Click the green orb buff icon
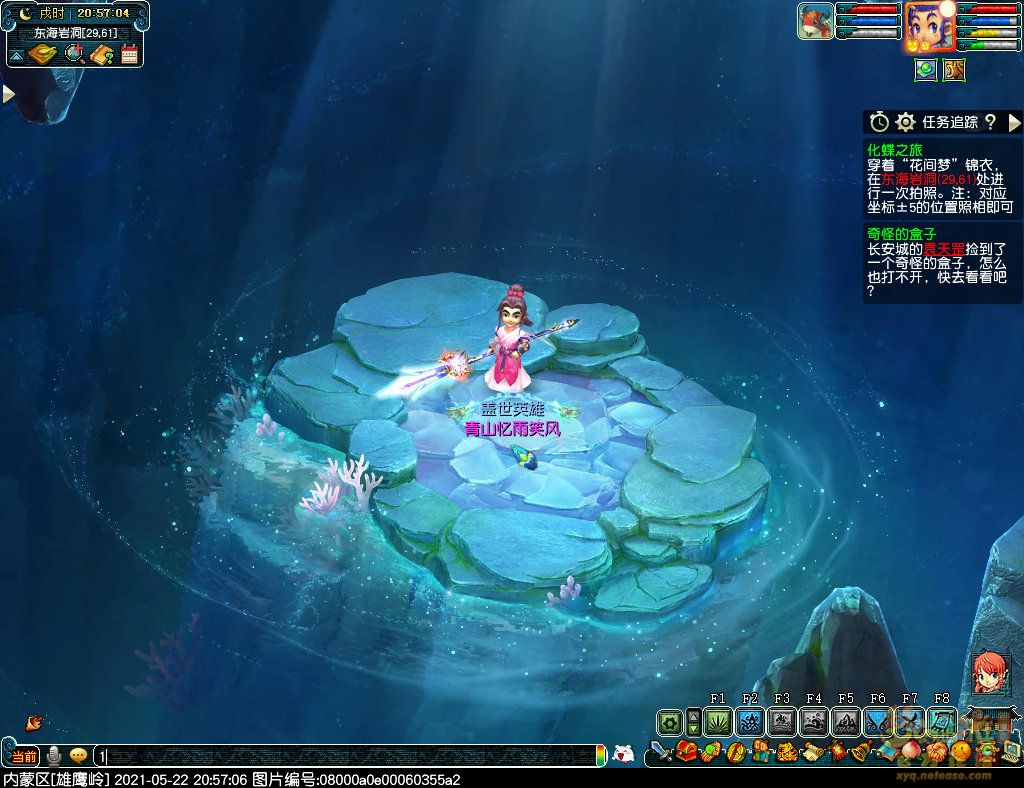Viewport: 1024px width, 788px height. click(x=925, y=70)
